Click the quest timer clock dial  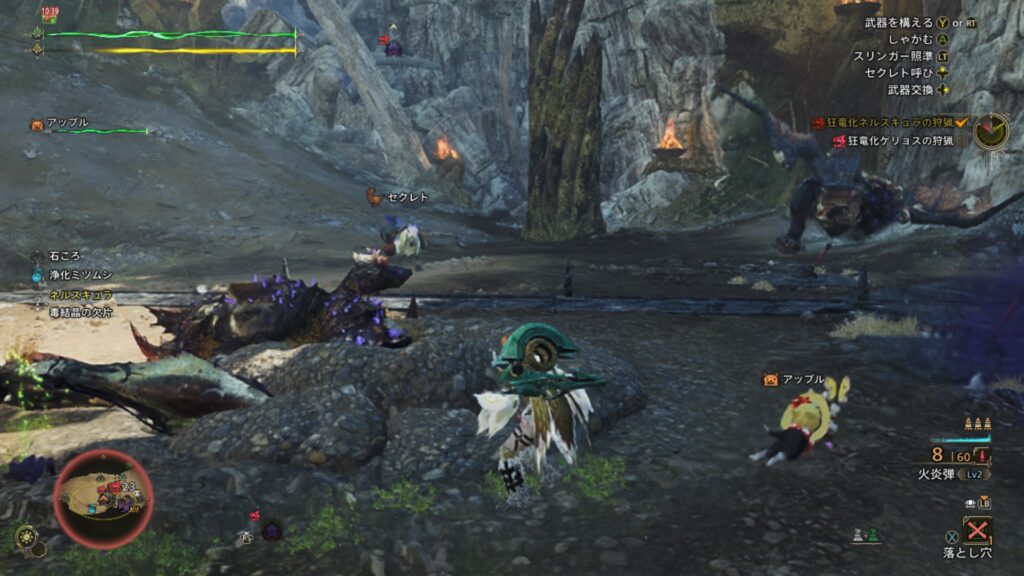point(991,130)
